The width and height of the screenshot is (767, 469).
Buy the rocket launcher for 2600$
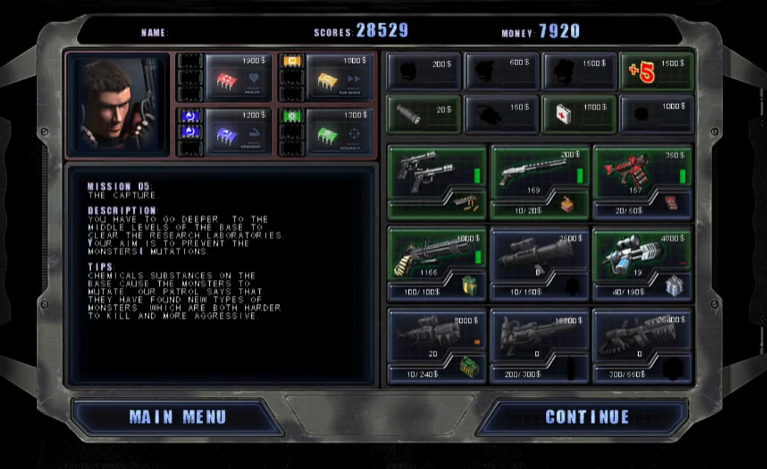click(x=540, y=254)
